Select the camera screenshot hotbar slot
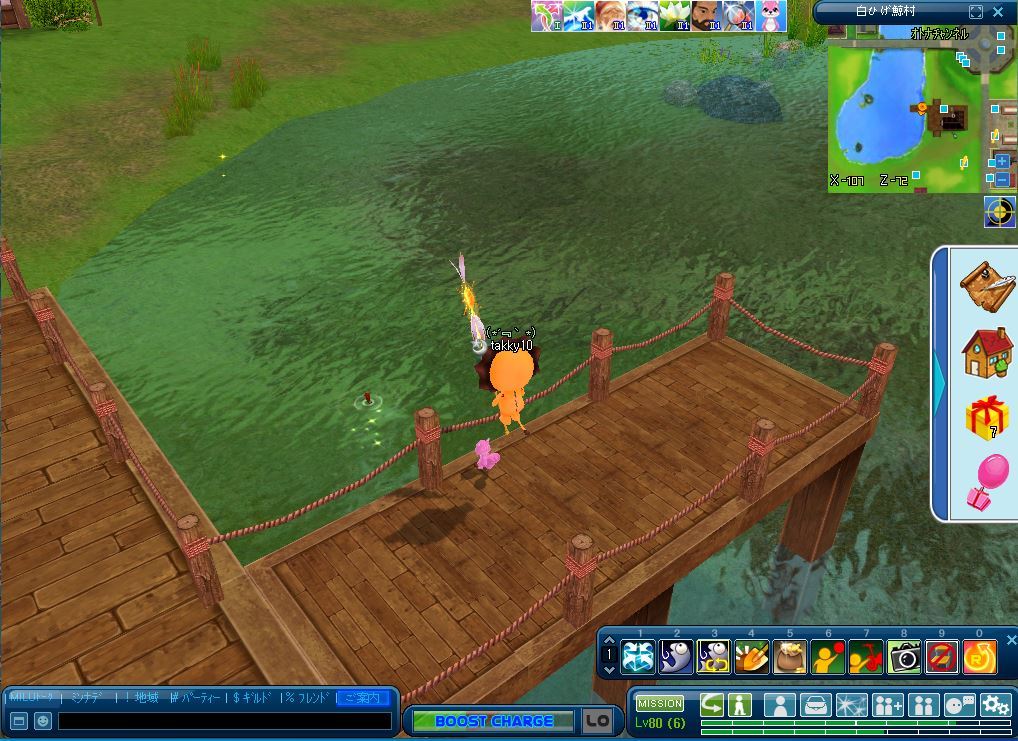Screen dimensions: 1018x741 904,657
